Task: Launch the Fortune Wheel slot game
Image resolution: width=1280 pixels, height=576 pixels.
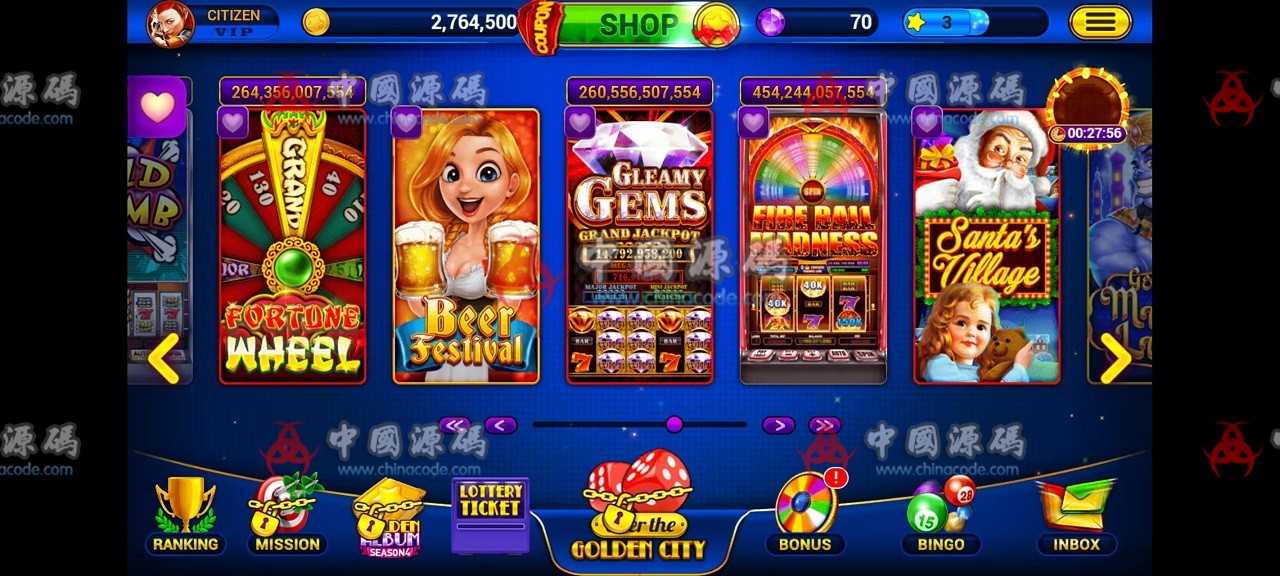Action: [292, 246]
